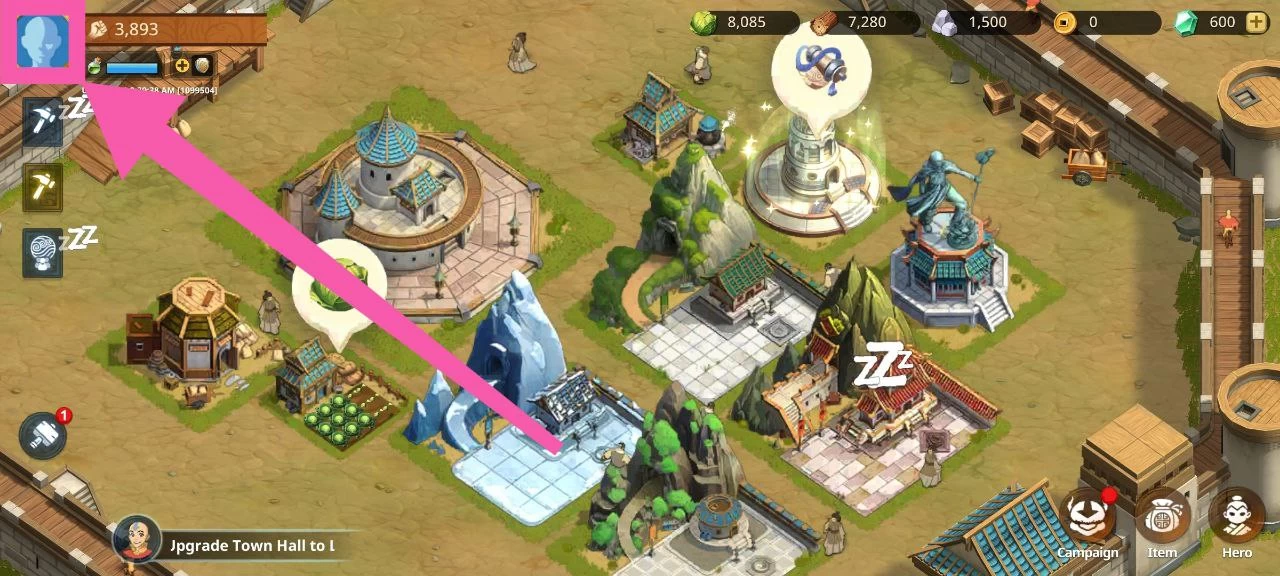Tap the gauntlet bubble above the white tower
1280x576 pixels.
[x=821, y=70]
